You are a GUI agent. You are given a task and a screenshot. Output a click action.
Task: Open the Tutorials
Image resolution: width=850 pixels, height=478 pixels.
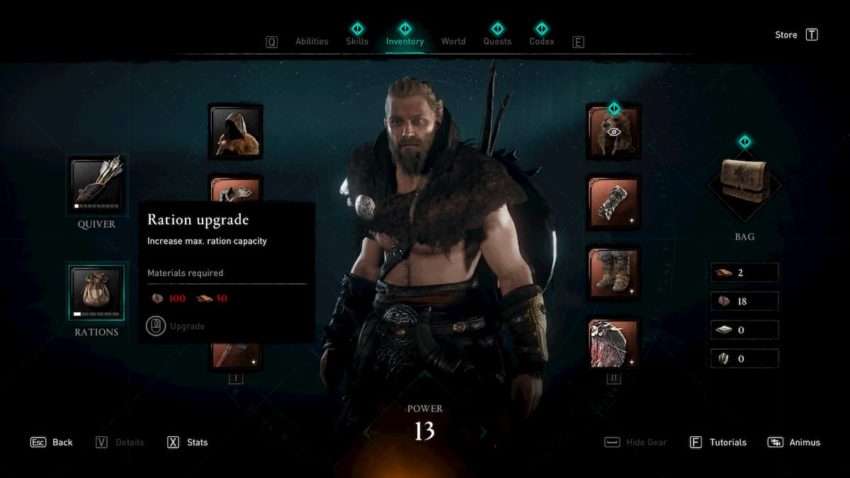pos(718,442)
